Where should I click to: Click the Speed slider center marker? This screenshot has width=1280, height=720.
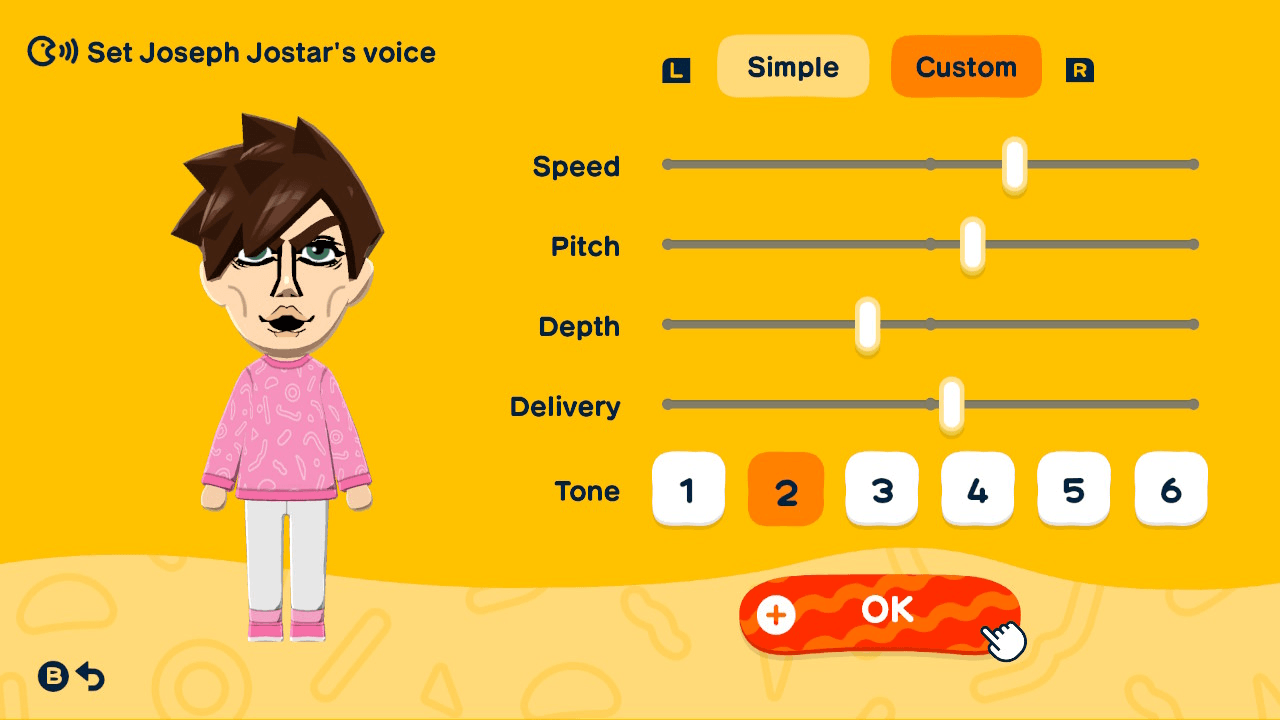pyautogui.click(x=931, y=163)
